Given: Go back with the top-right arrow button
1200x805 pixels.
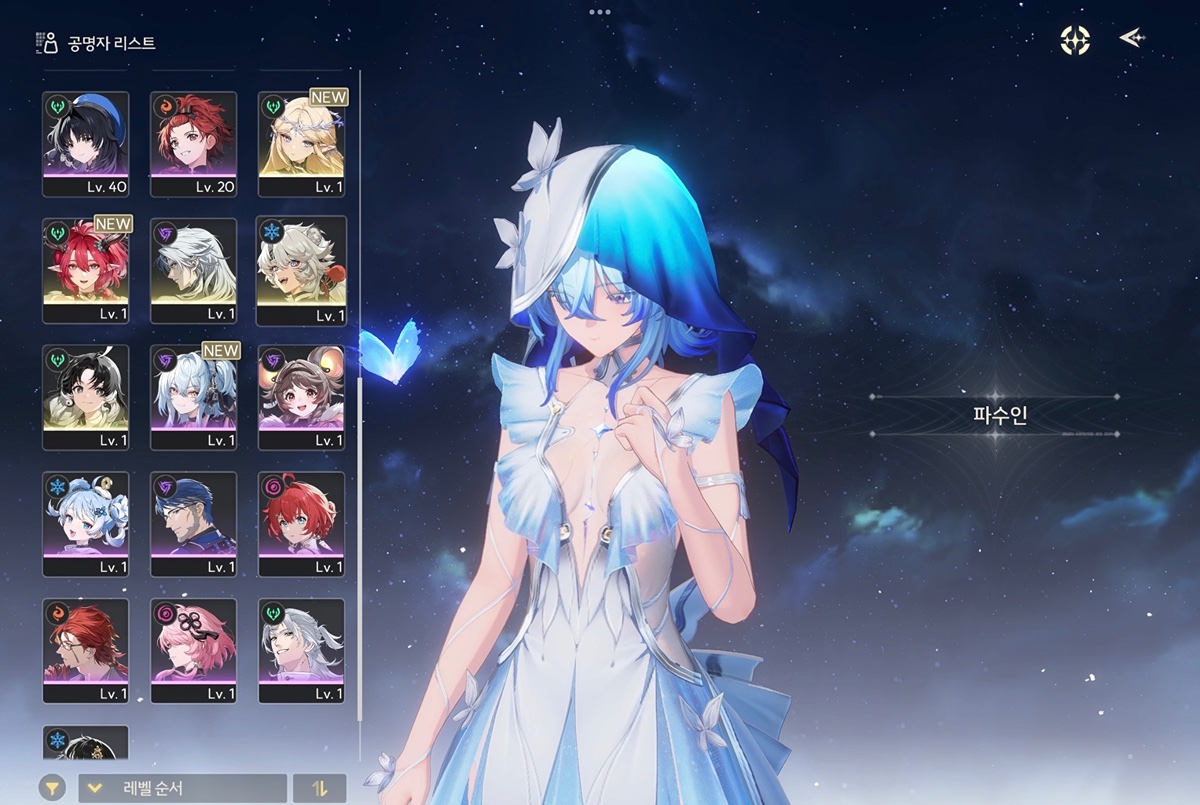Looking at the screenshot, I should [1131, 39].
